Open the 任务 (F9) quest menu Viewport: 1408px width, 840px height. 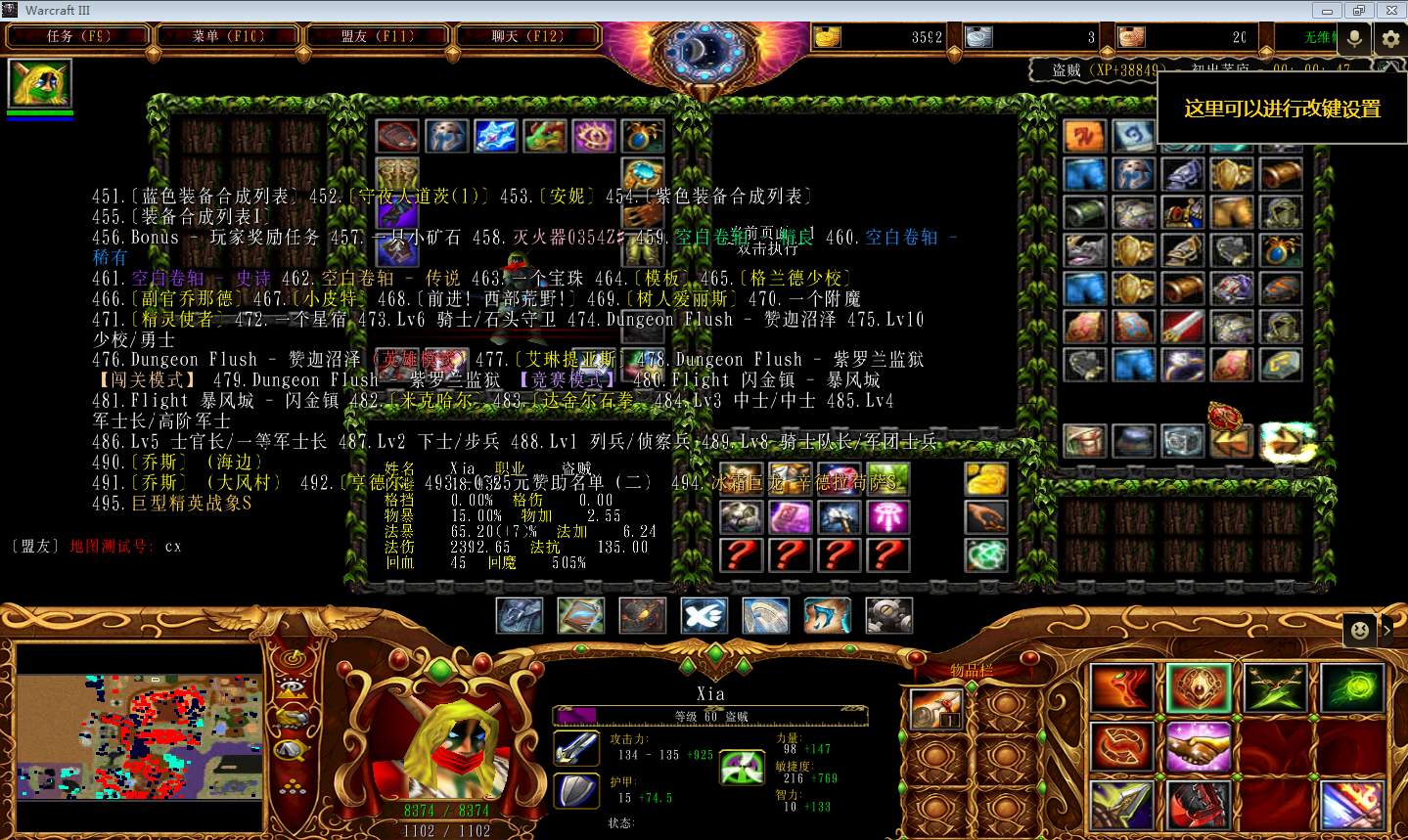pyautogui.click(x=78, y=37)
